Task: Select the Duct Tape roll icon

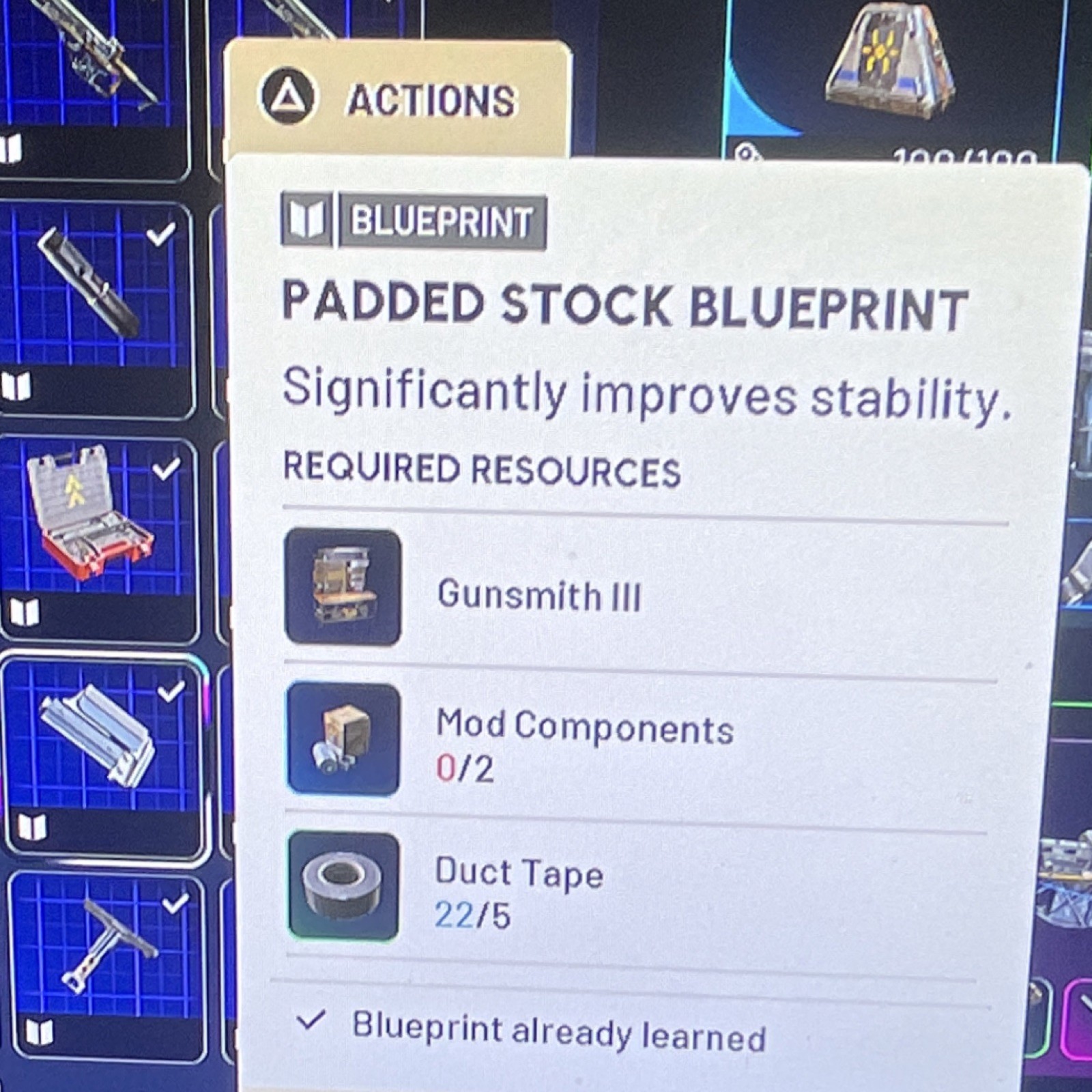Action: click(343, 885)
